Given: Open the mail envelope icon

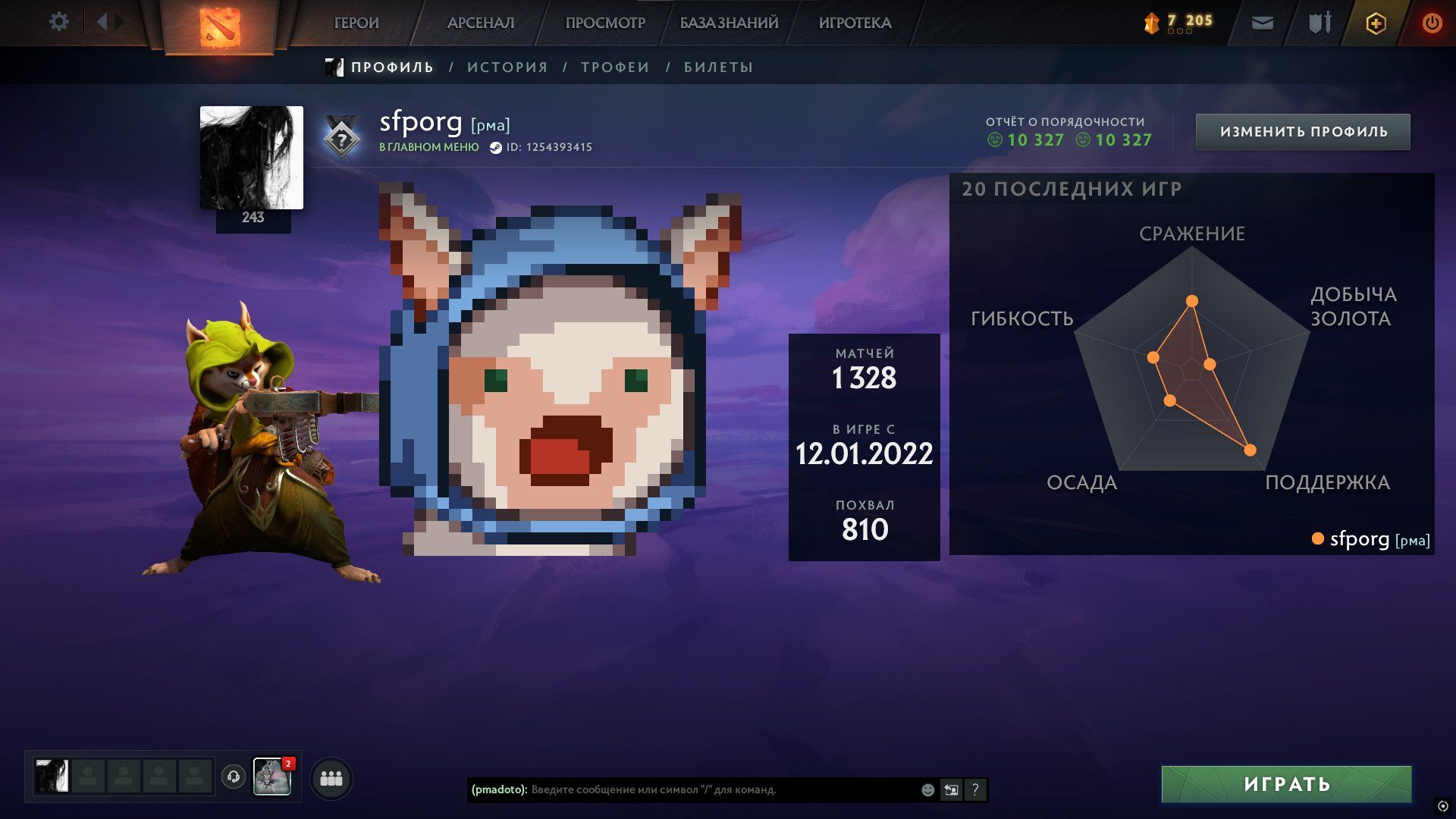Looking at the screenshot, I should (x=1262, y=24).
